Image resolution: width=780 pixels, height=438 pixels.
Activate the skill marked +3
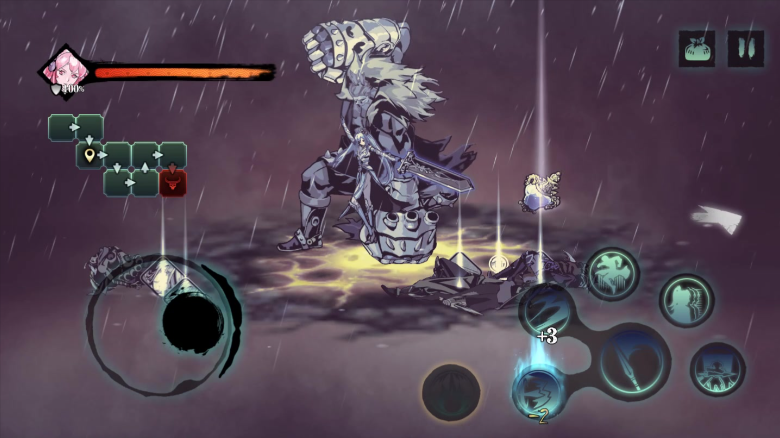(546, 310)
